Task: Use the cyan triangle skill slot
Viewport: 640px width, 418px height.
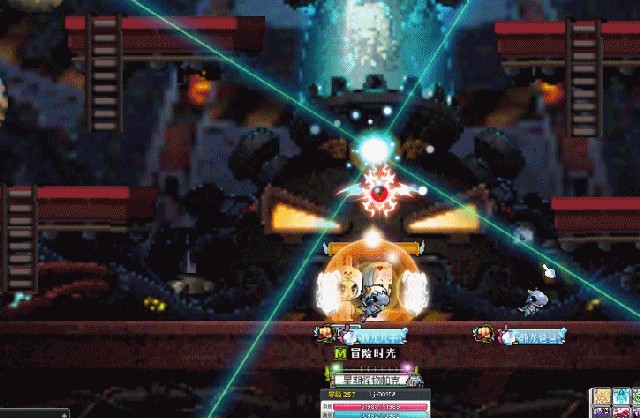Action: tap(621, 396)
